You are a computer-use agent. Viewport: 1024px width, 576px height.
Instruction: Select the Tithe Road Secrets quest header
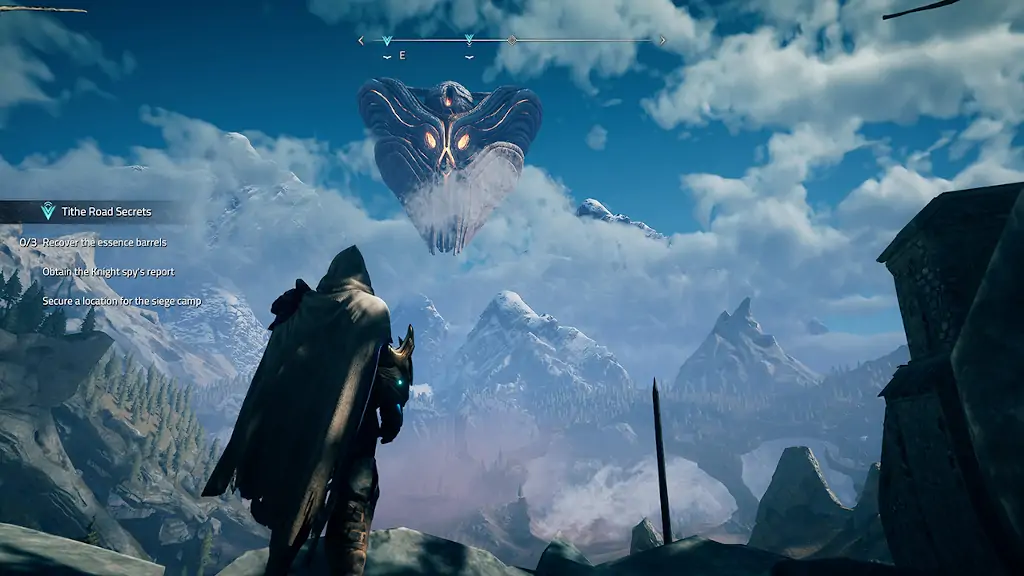(97, 212)
